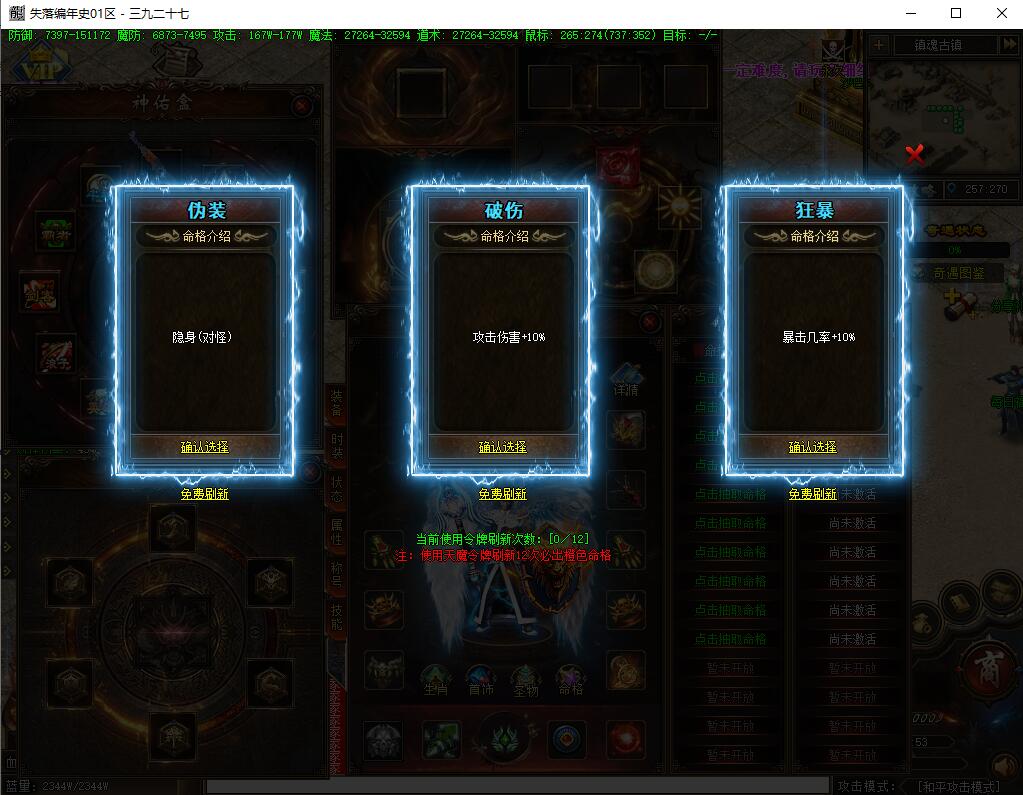Maximize the game window
Image resolution: width=1023 pixels, height=795 pixels.
(x=956, y=13)
